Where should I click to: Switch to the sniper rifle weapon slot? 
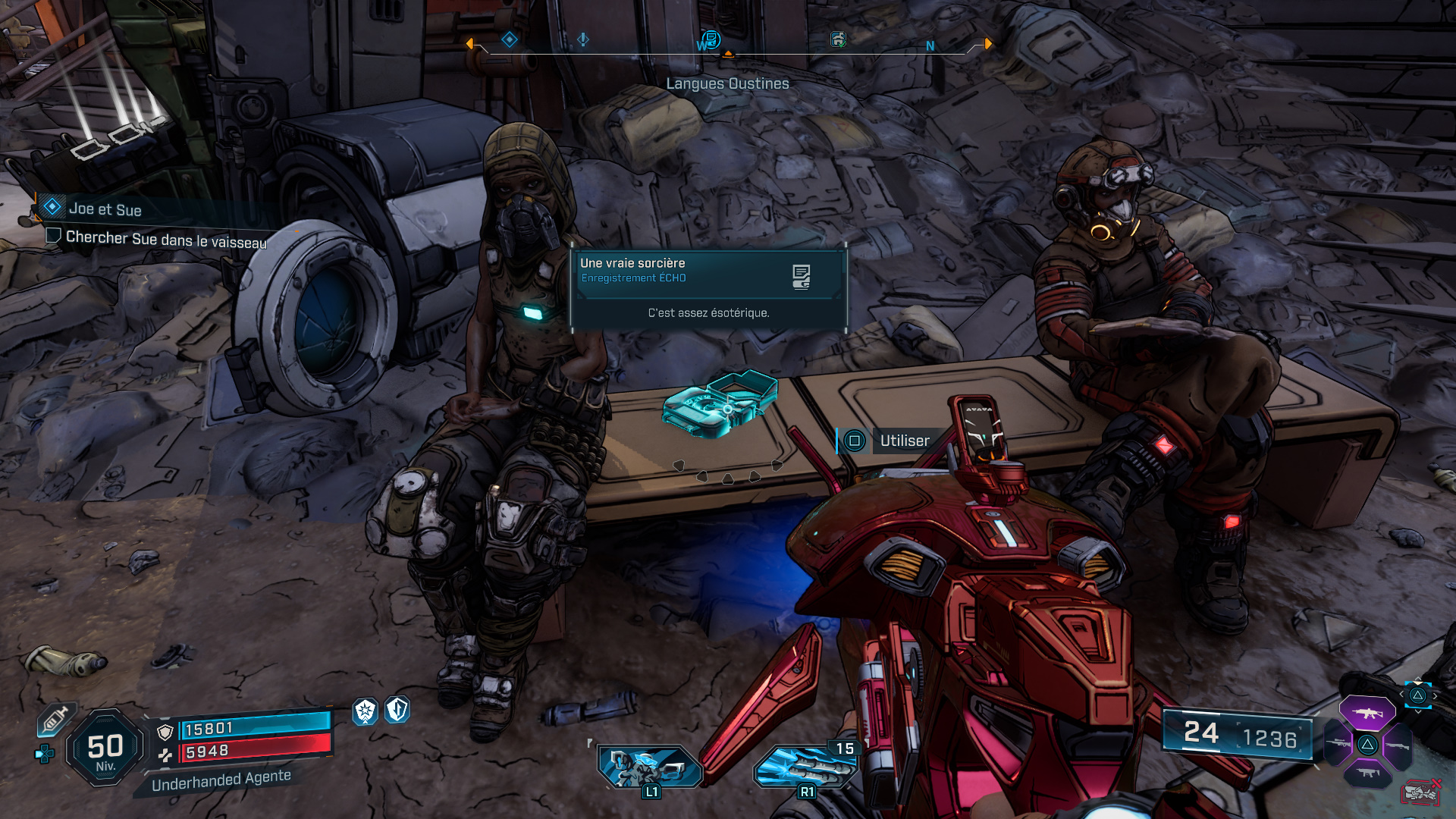pos(1338,744)
